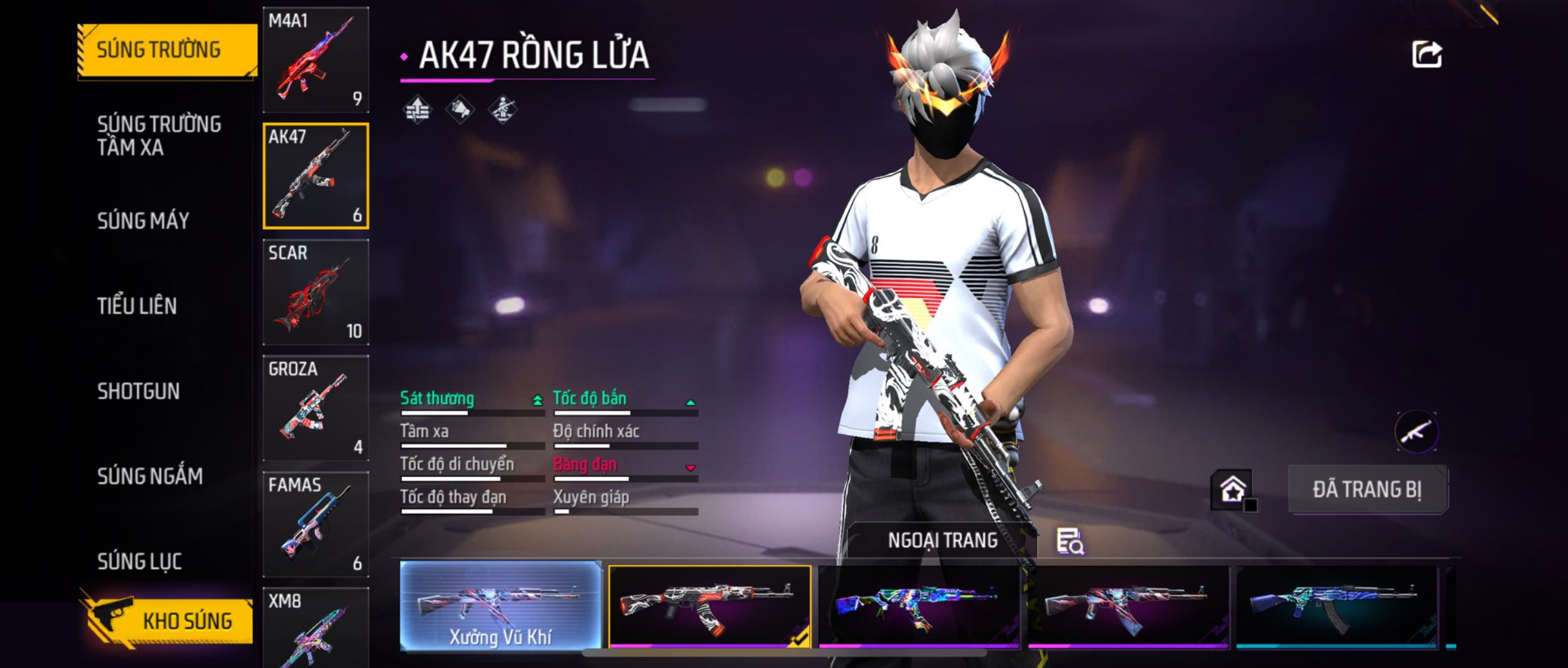Choose the Tiểu Liên category
The image size is (1568, 668).
click(137, 306)
